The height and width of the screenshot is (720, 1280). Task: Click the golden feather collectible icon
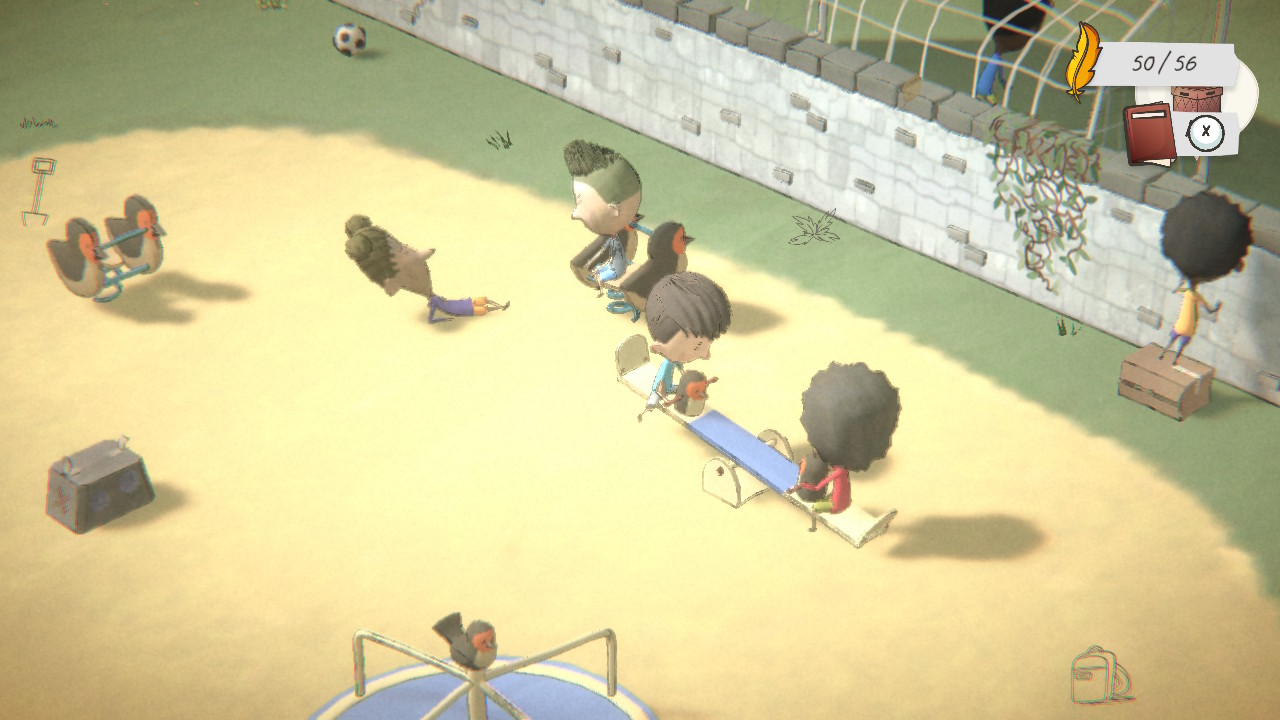click(1082, 62)
